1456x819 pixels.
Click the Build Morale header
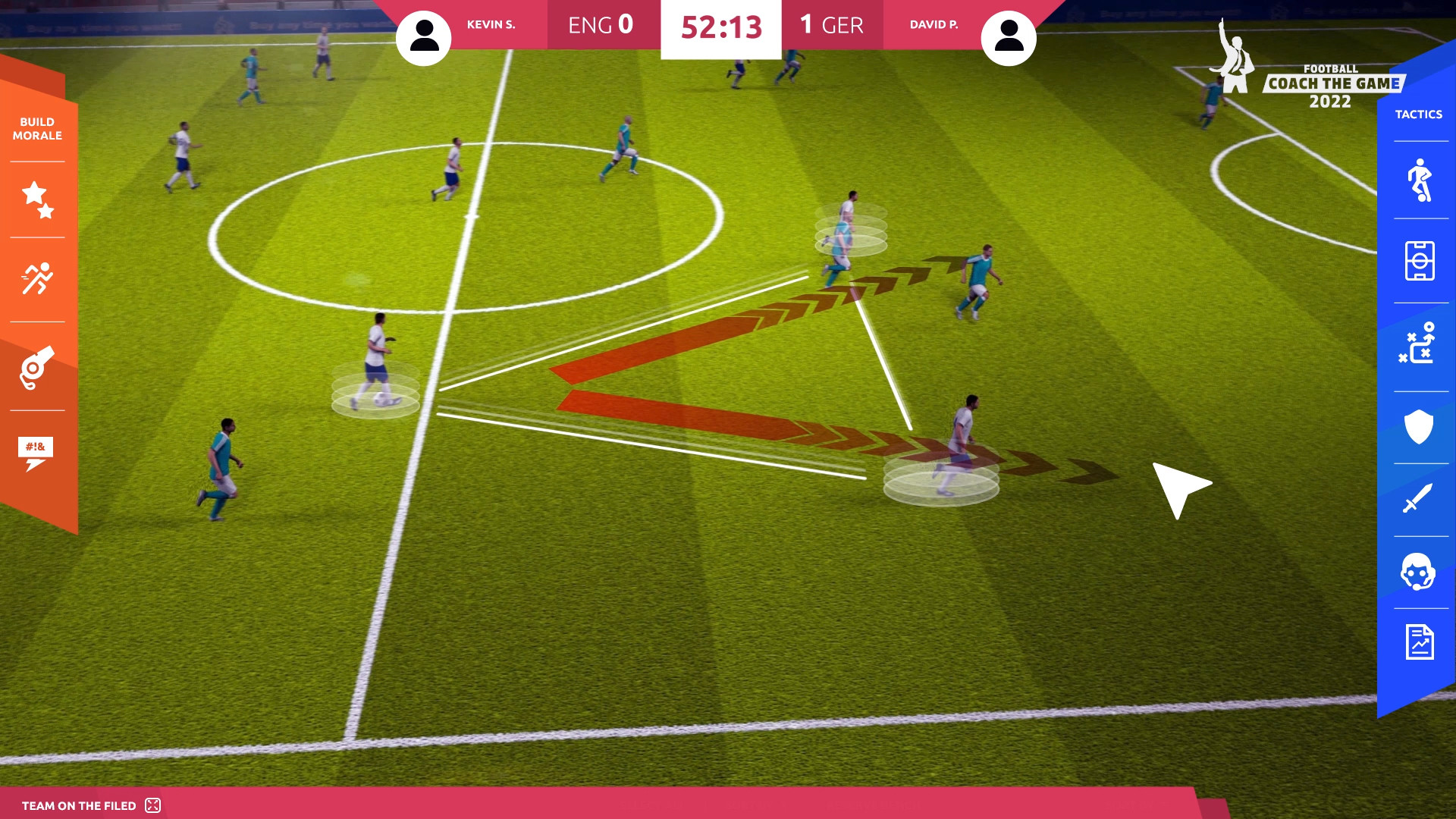point(36,128)
